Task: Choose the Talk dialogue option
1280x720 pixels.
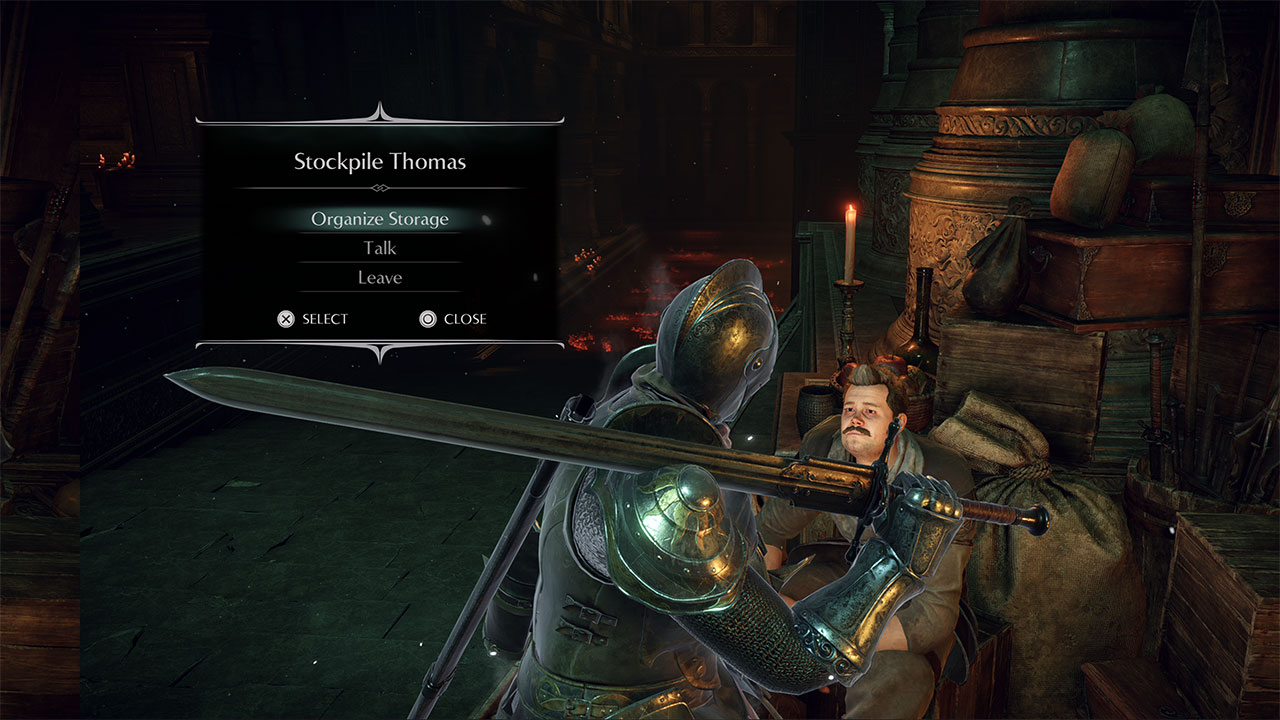Action: pos(379,247)
